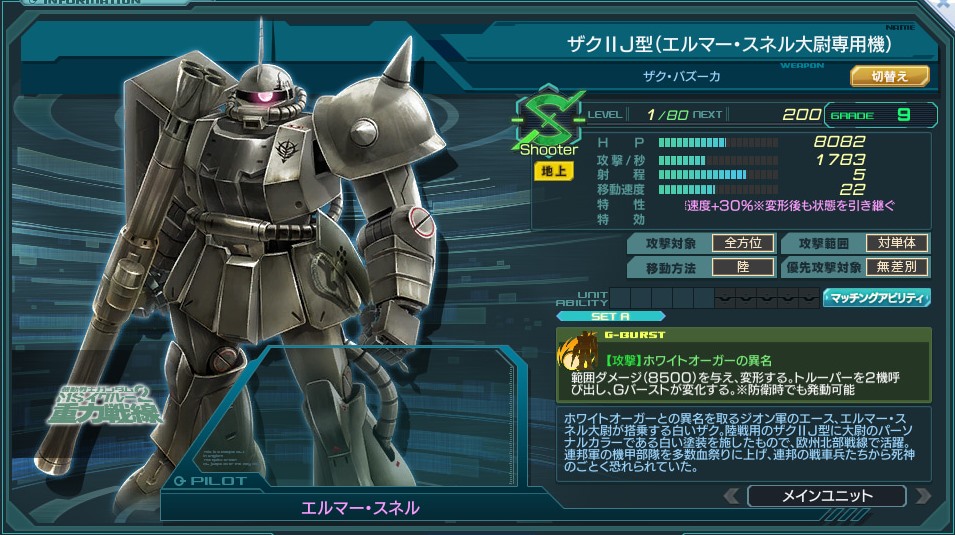Go to previous unit with left arrow

coord(732,496)
